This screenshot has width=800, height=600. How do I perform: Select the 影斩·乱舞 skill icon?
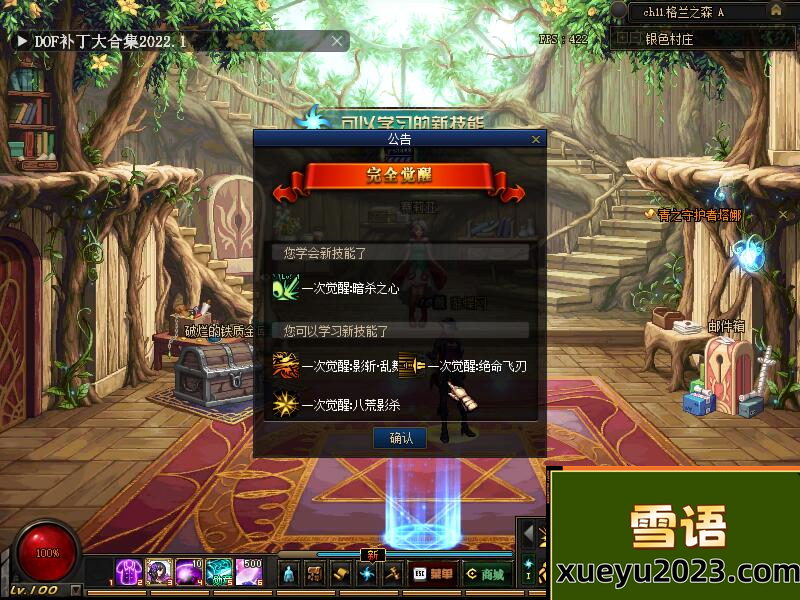coord(286,366)
